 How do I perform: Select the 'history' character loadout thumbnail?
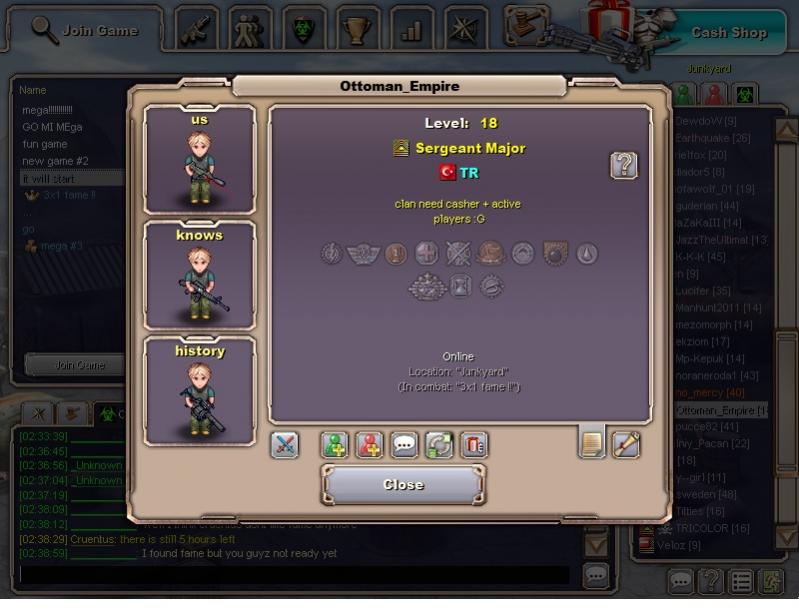tap(200, 390)
